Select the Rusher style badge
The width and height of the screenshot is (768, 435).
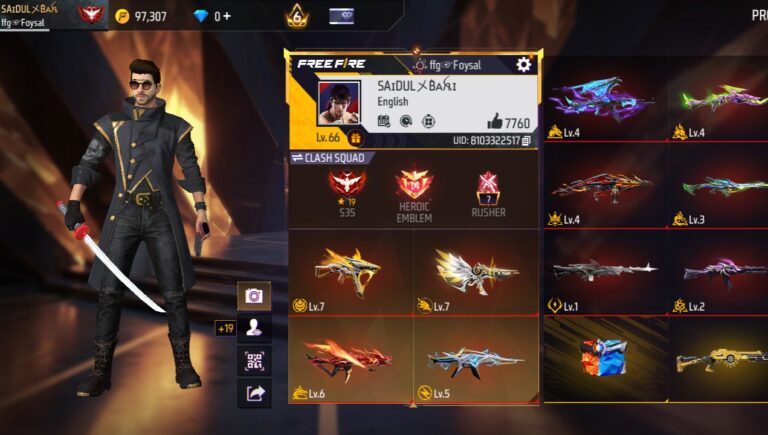point(488,192)
